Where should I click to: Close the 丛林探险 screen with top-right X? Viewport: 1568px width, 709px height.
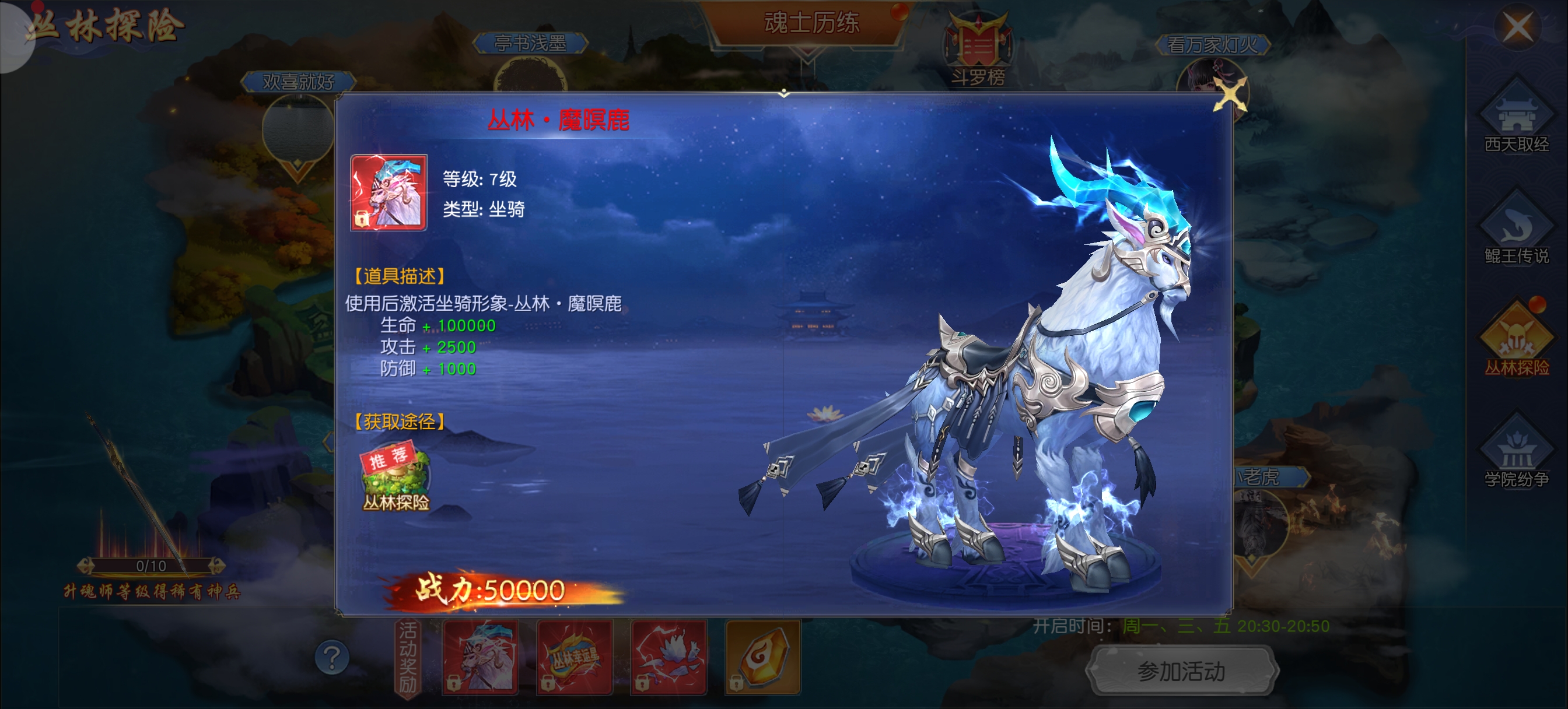[1517, 27]
